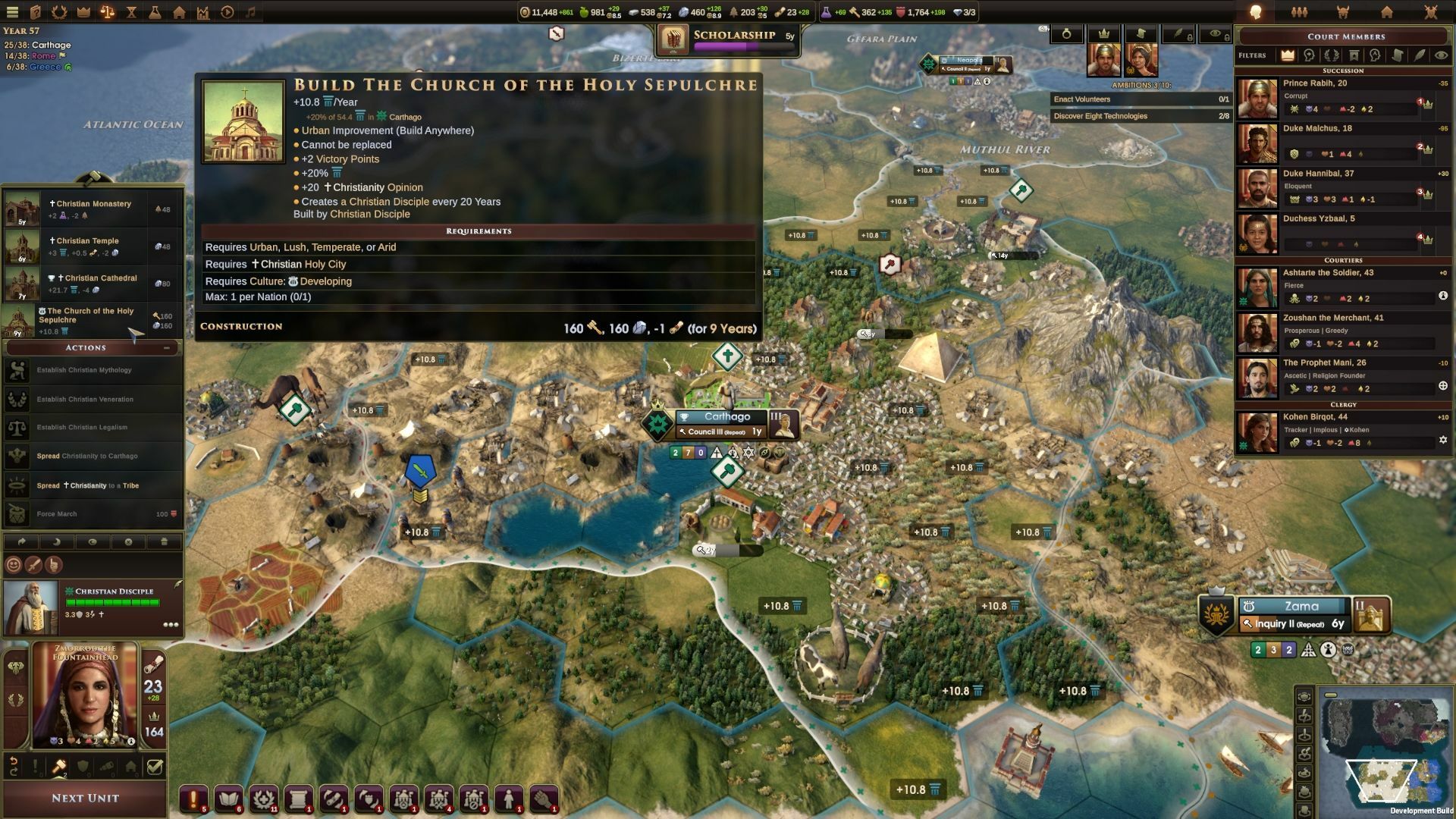Select the Christian Monastery build option
The image size is (1456, 819).
coord(91,206)
